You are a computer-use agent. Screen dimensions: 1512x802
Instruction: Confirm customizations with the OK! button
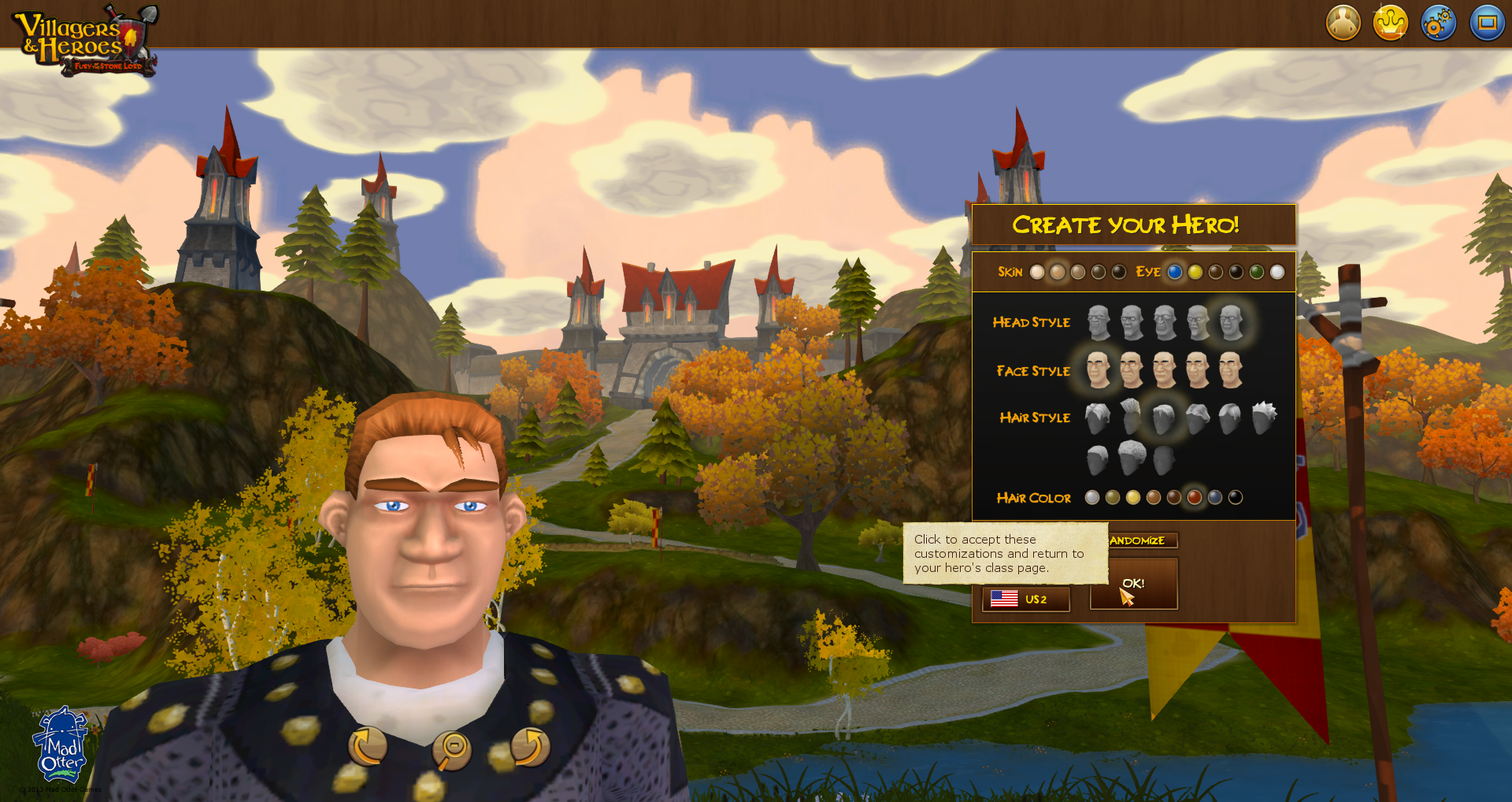click(x=1133, y=584)
